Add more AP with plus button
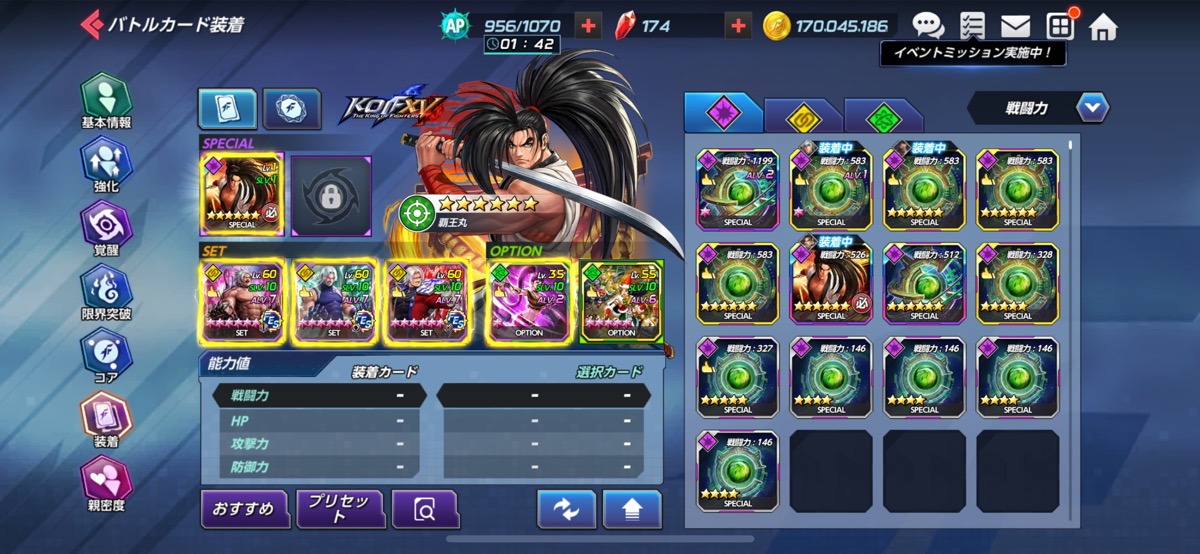 pyautogui.click(x=589, y=26)
